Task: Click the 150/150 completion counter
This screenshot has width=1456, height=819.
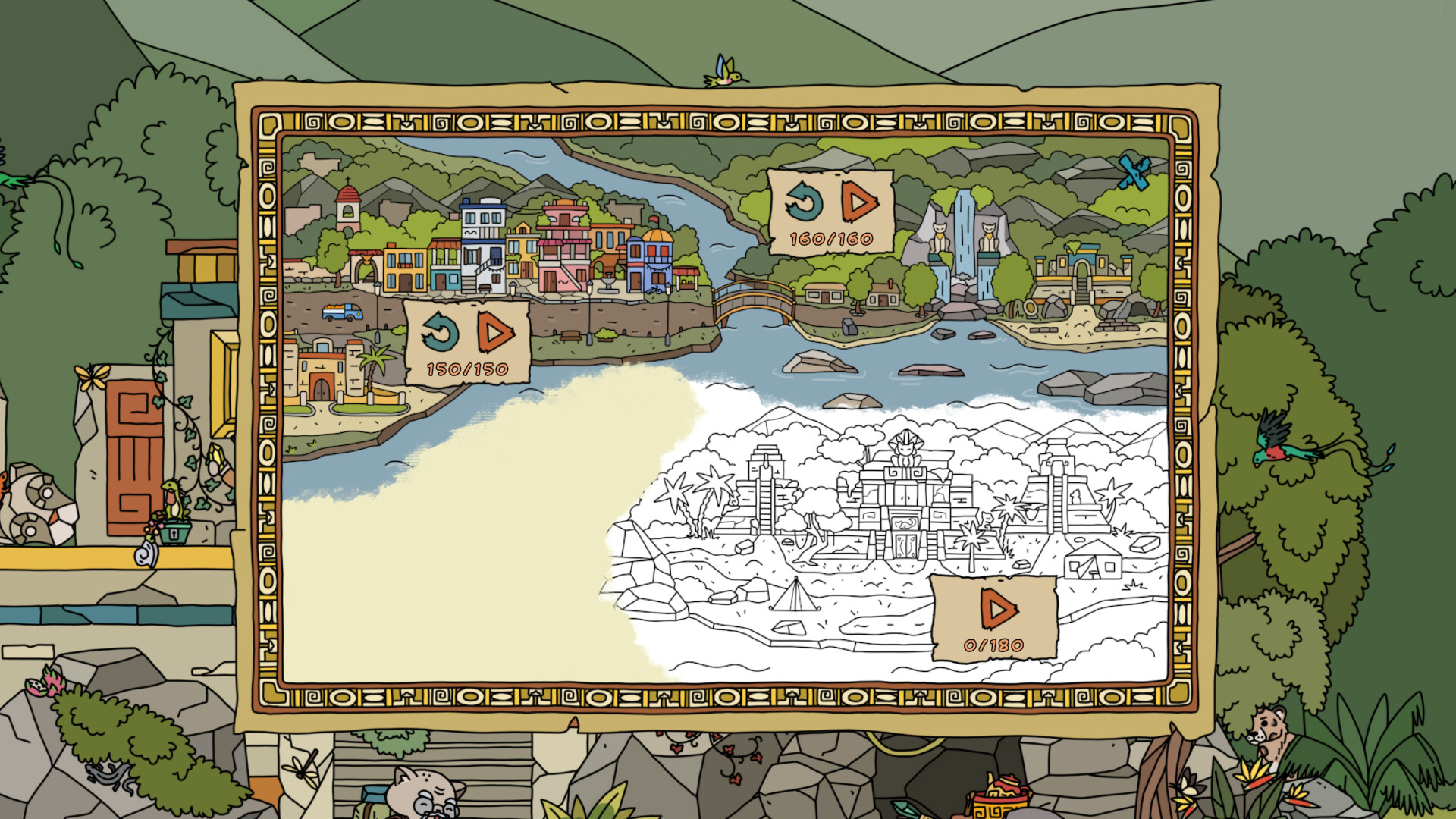Action: (x=463, y=369)
